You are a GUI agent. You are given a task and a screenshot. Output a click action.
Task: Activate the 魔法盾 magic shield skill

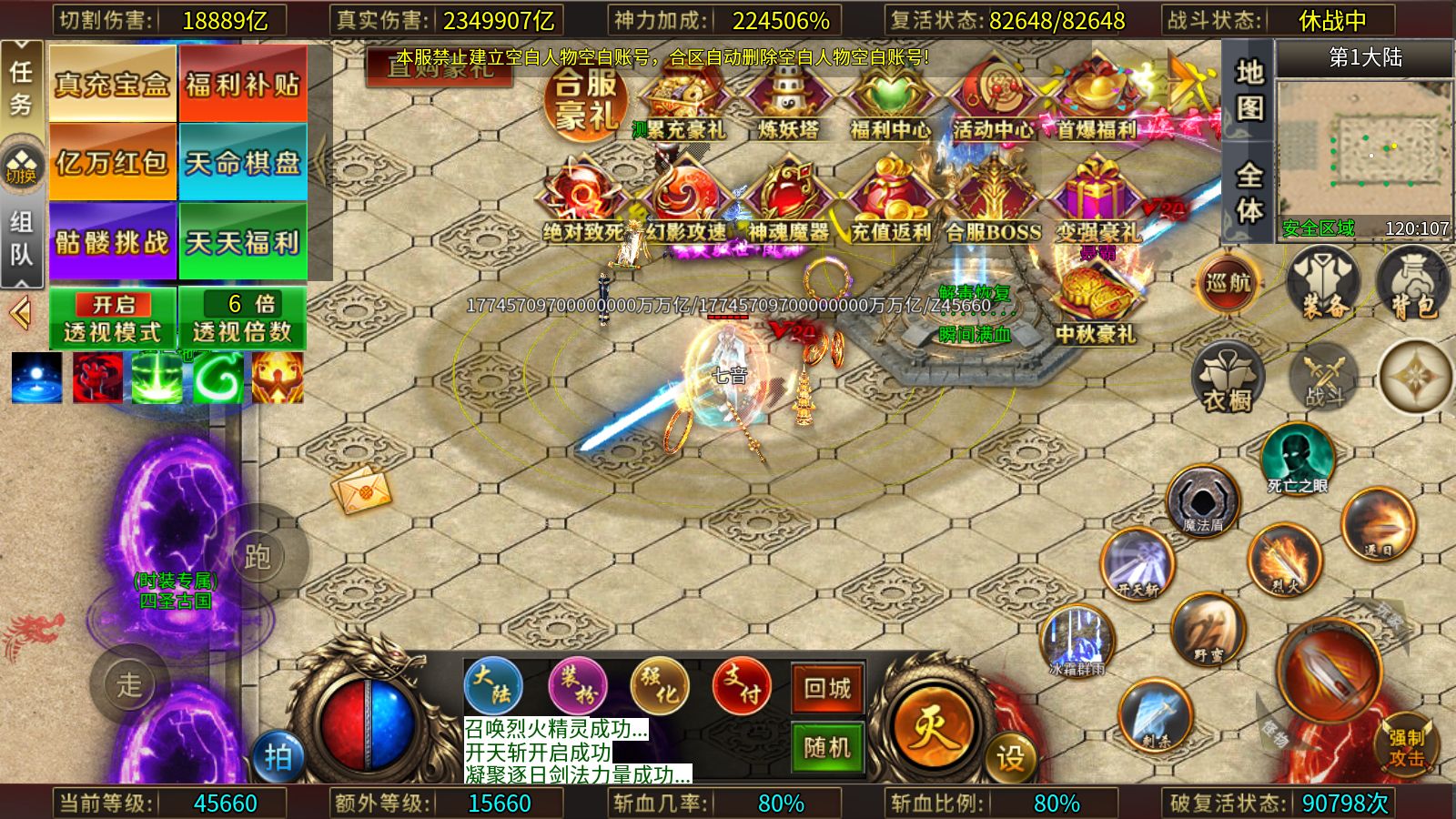pos(1203,500)
